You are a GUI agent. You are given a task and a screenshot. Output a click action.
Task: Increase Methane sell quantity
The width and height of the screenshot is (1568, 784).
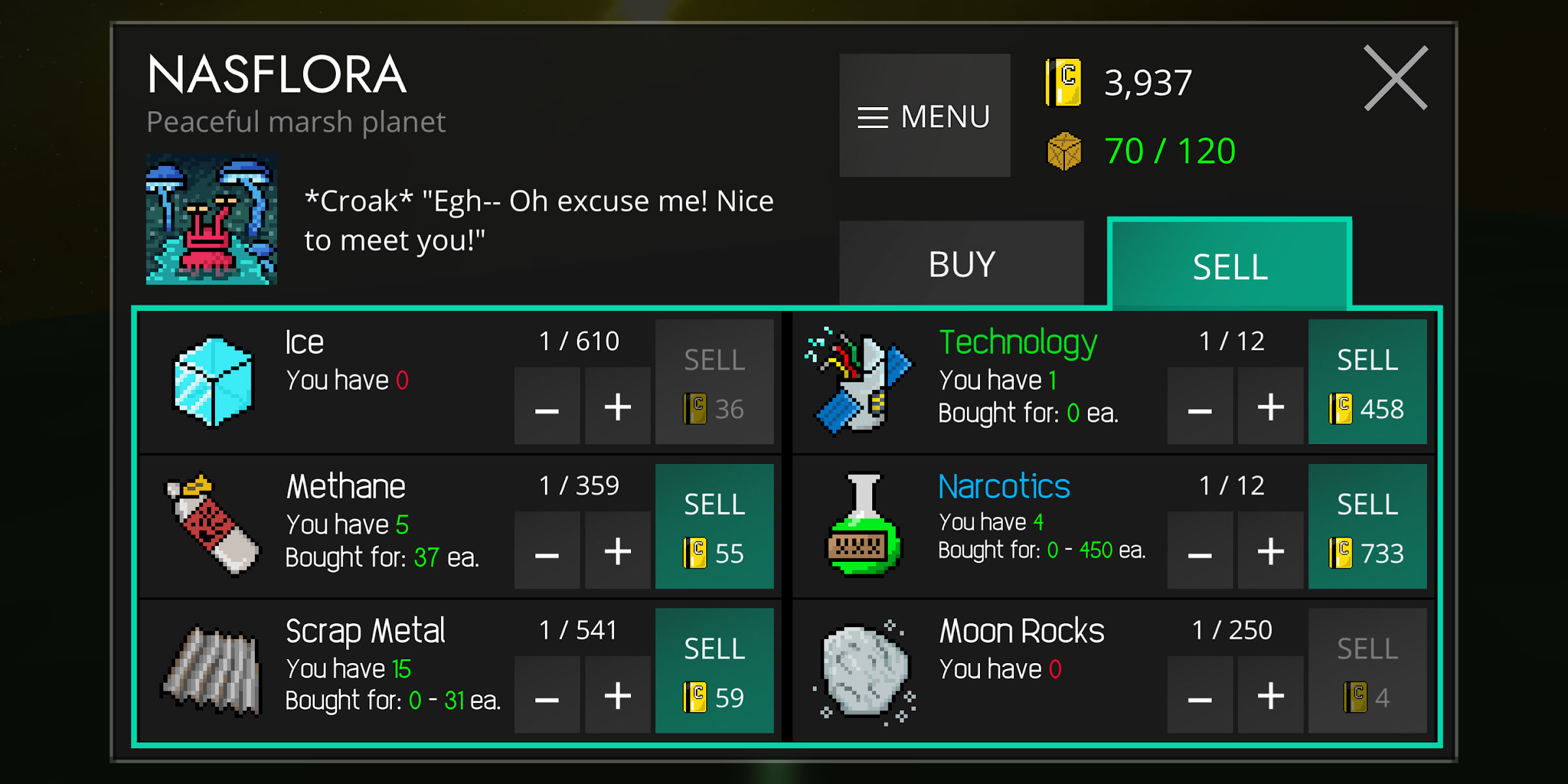point(617,552)
